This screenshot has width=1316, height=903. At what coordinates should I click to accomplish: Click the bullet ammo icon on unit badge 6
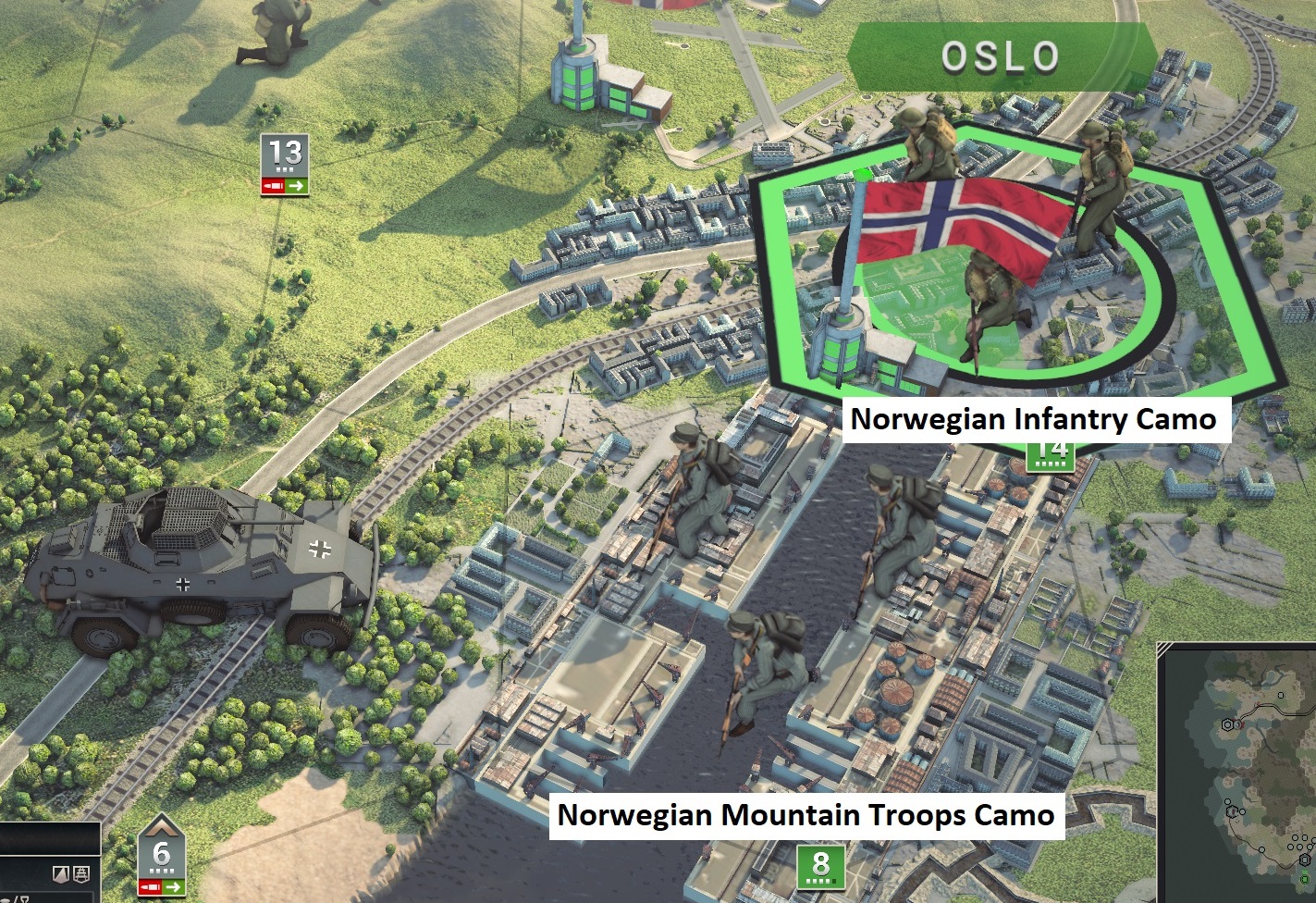(x=151, y=886)
